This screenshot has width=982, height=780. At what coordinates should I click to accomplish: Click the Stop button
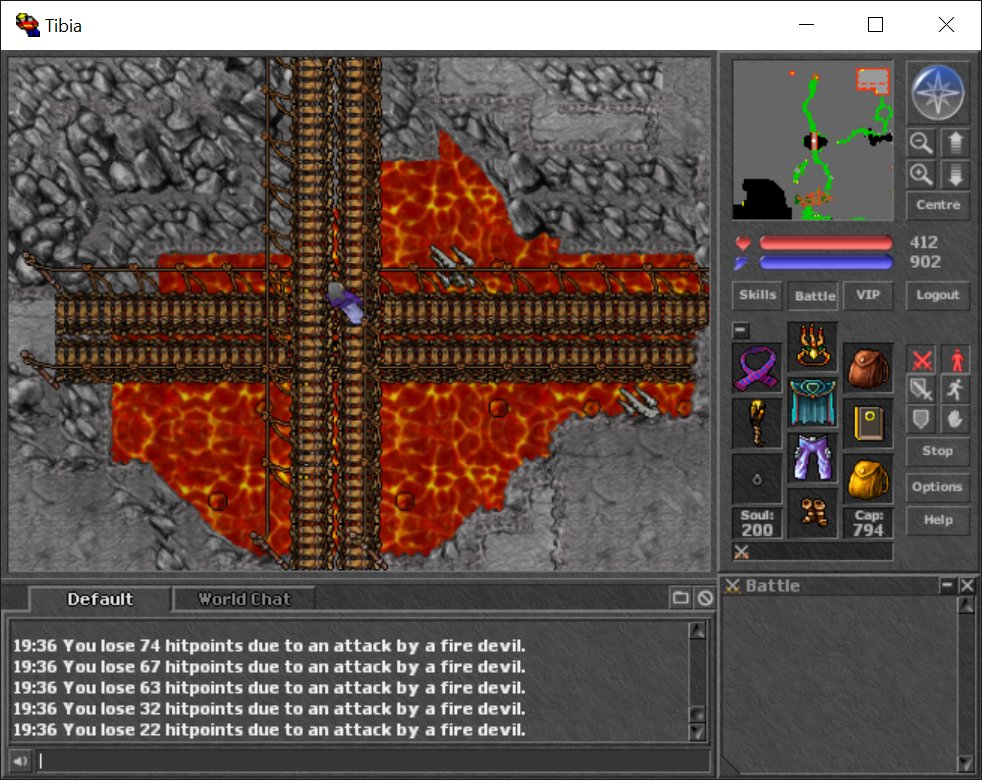(937, 451)
